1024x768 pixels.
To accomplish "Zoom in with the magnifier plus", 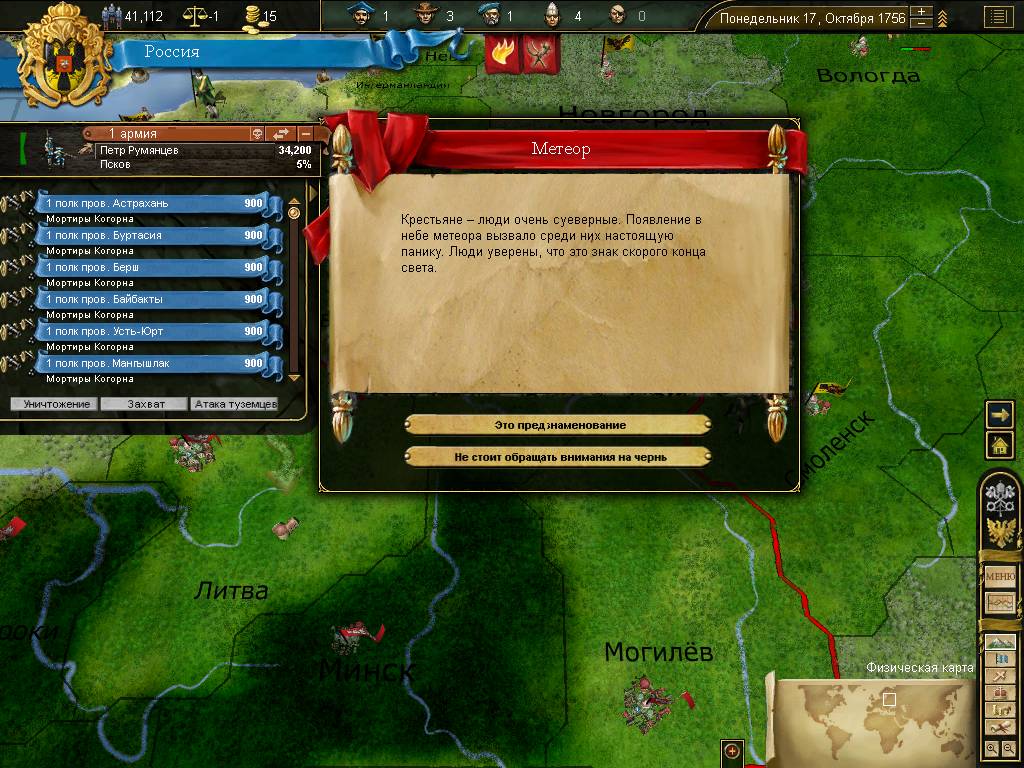I will tap(991, 748).
